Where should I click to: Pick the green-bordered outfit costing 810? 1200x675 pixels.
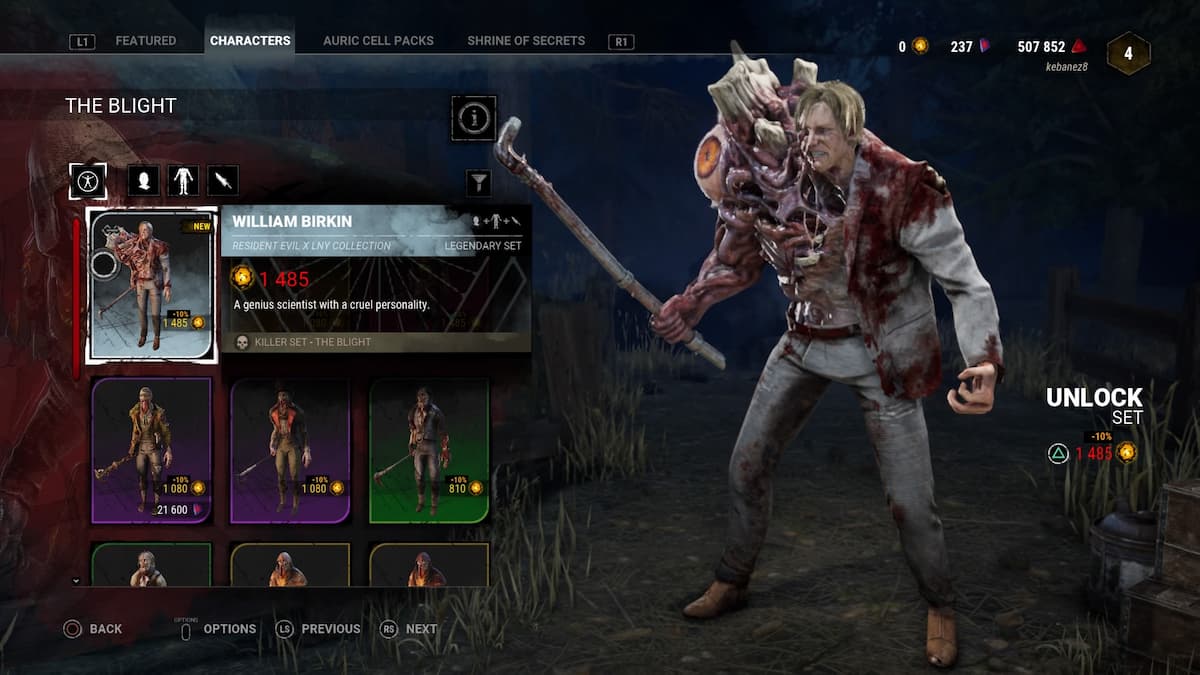pos(429,450)
